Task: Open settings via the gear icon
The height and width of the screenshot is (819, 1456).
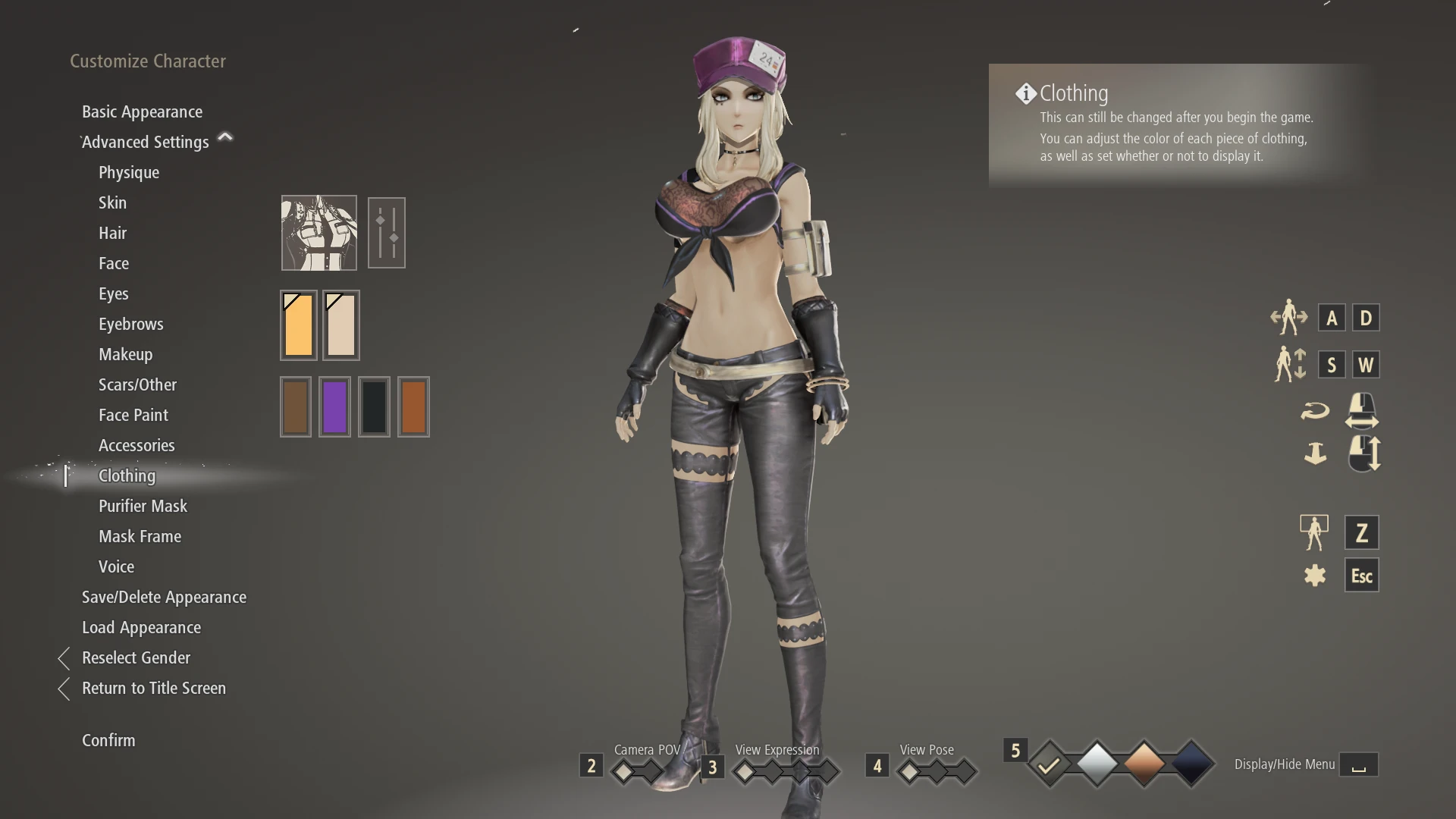Action: point(1316,575)
